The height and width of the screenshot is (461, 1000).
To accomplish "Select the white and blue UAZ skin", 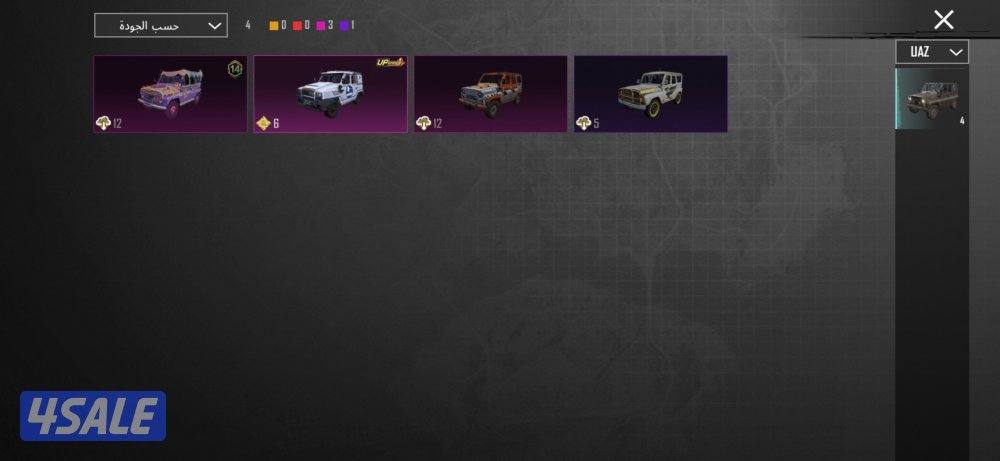I will [x=330, y=94].
